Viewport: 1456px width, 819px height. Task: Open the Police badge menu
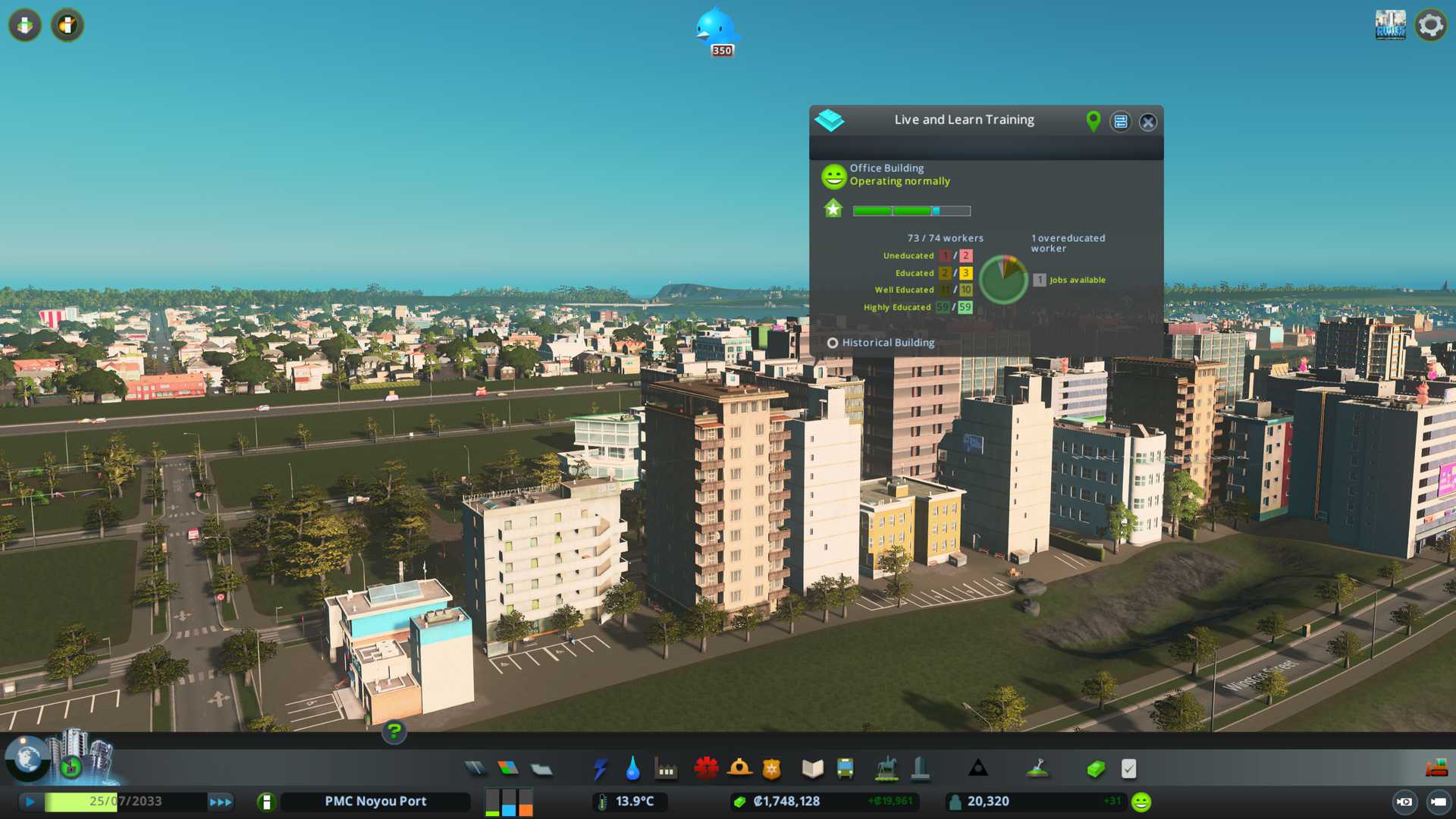click(772, 769)
